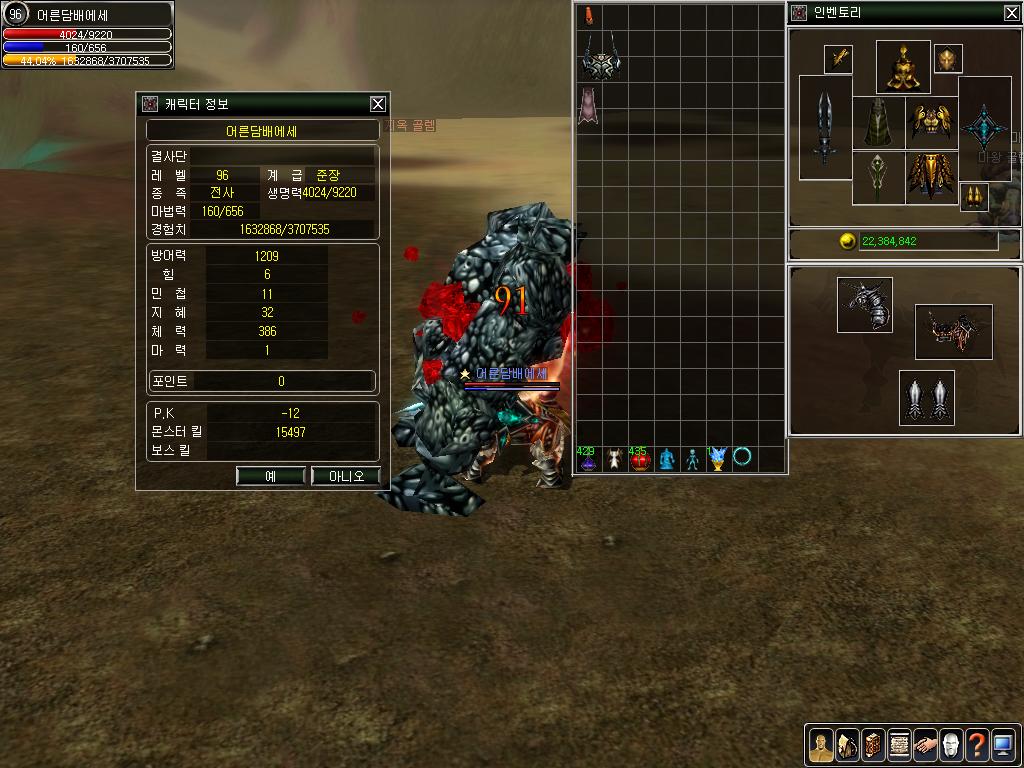Select the silver gauntlet pair slot
The image size is (1024, 768).
tap(926, 398)
